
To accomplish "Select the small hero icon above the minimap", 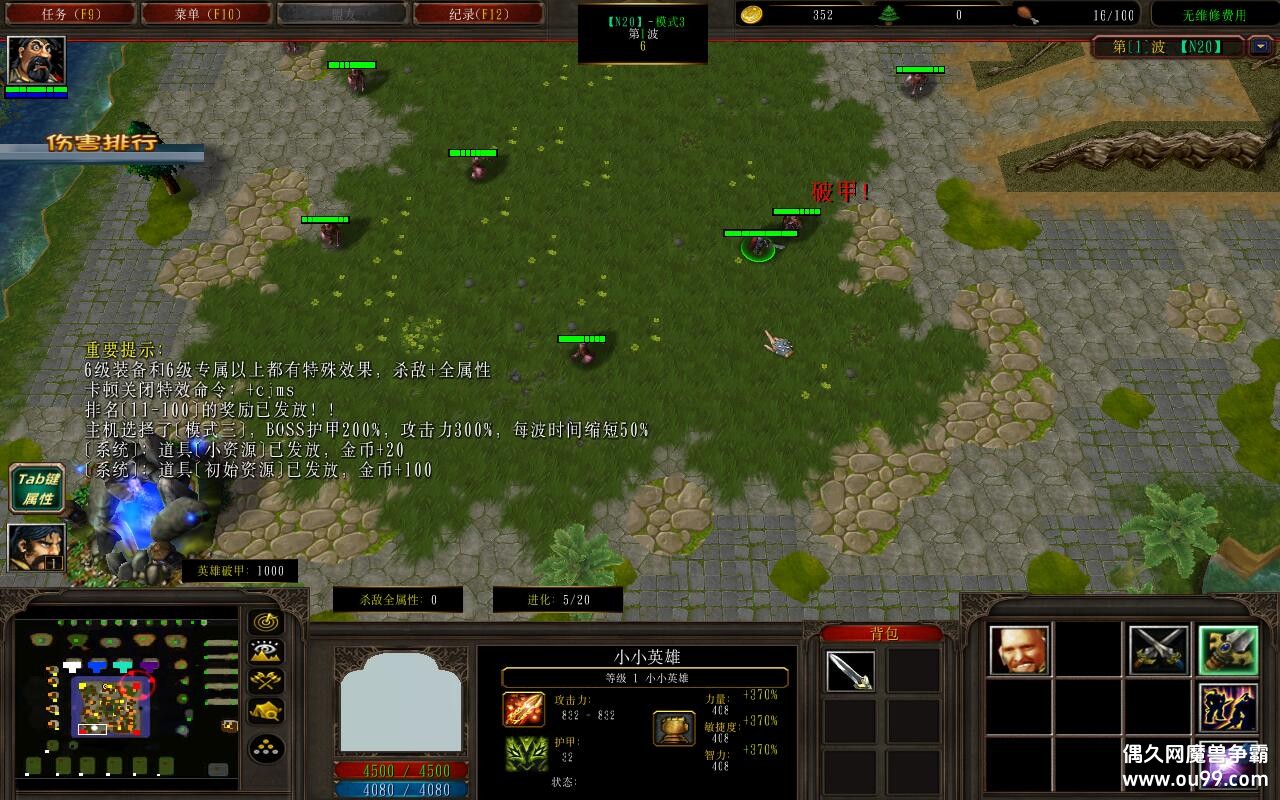I will pos(37,547).
